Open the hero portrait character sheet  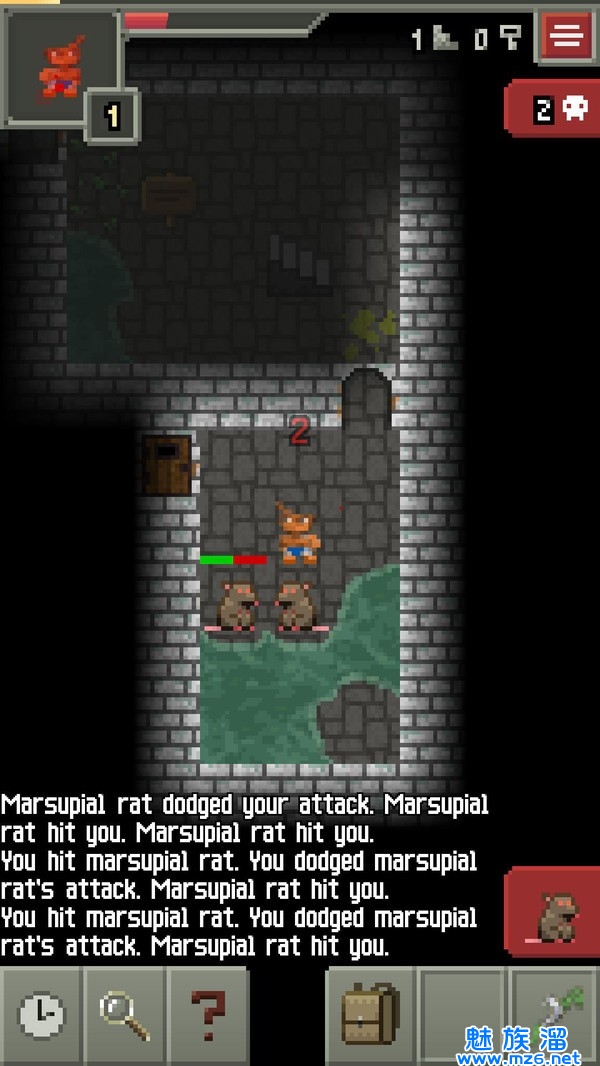point(60,66)
